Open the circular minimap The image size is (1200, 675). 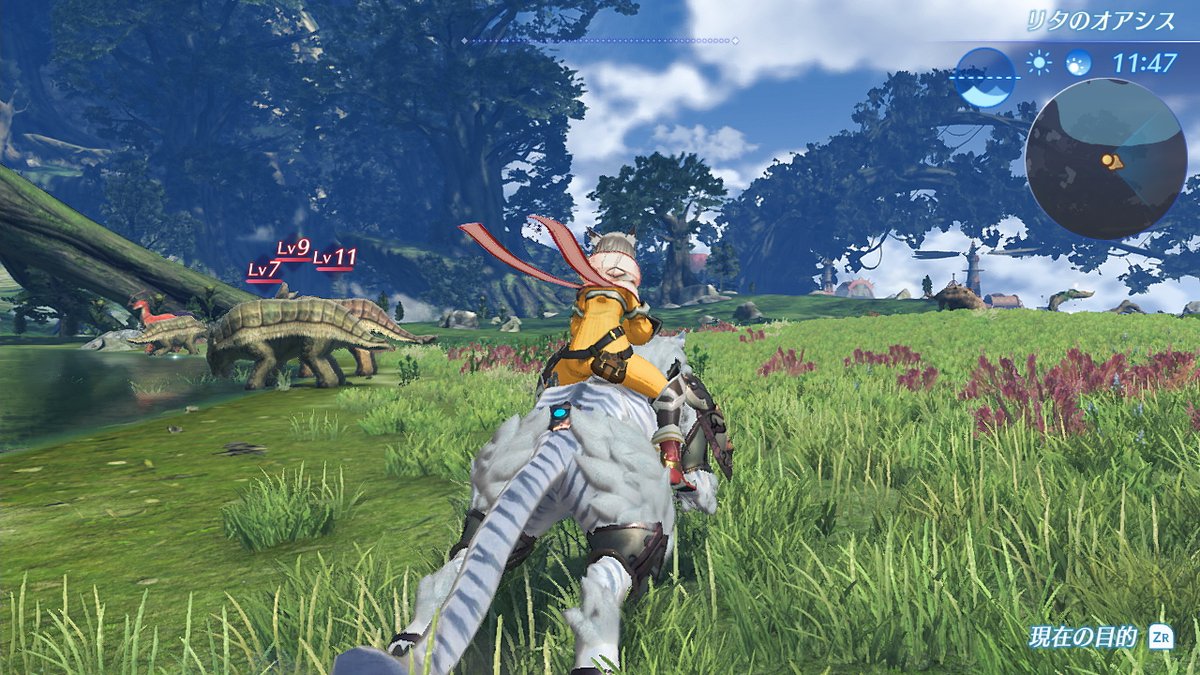point(1104,158)
